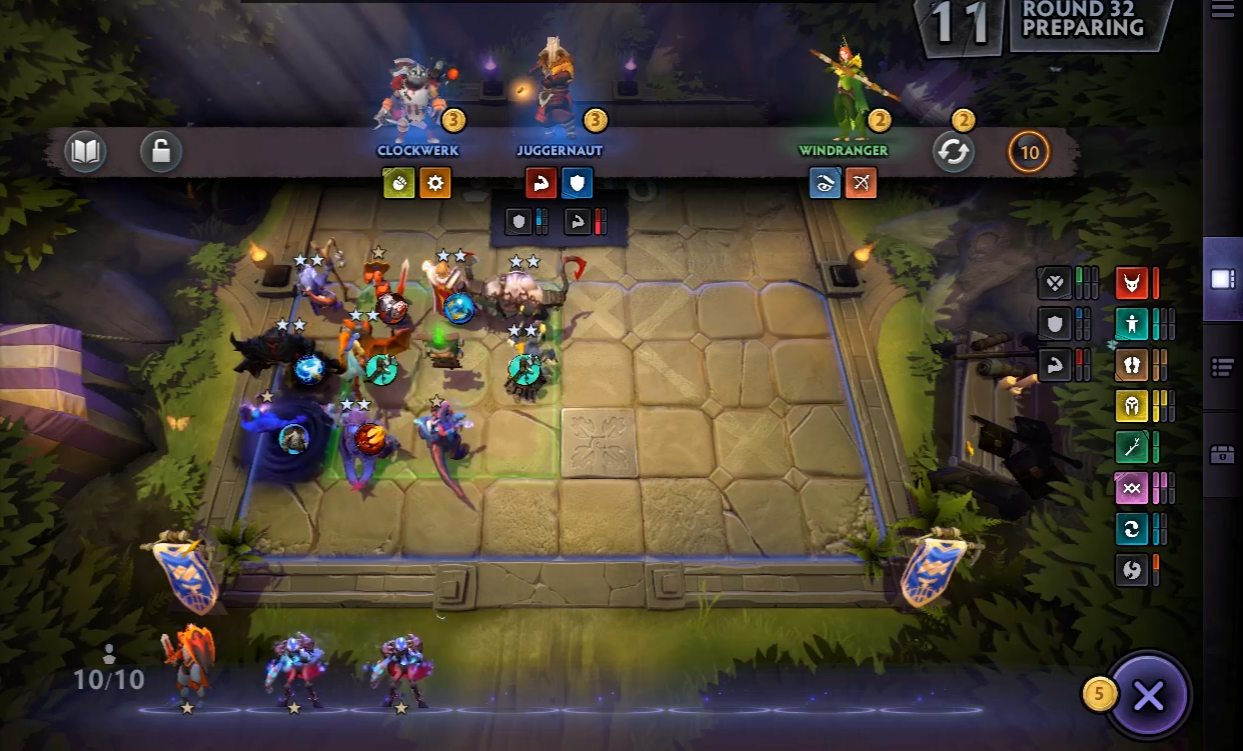Inspect the teal human figure alliance icon
This screenshot has height=751, width=1243.
pyautogui.click(x=1132, y=324)
